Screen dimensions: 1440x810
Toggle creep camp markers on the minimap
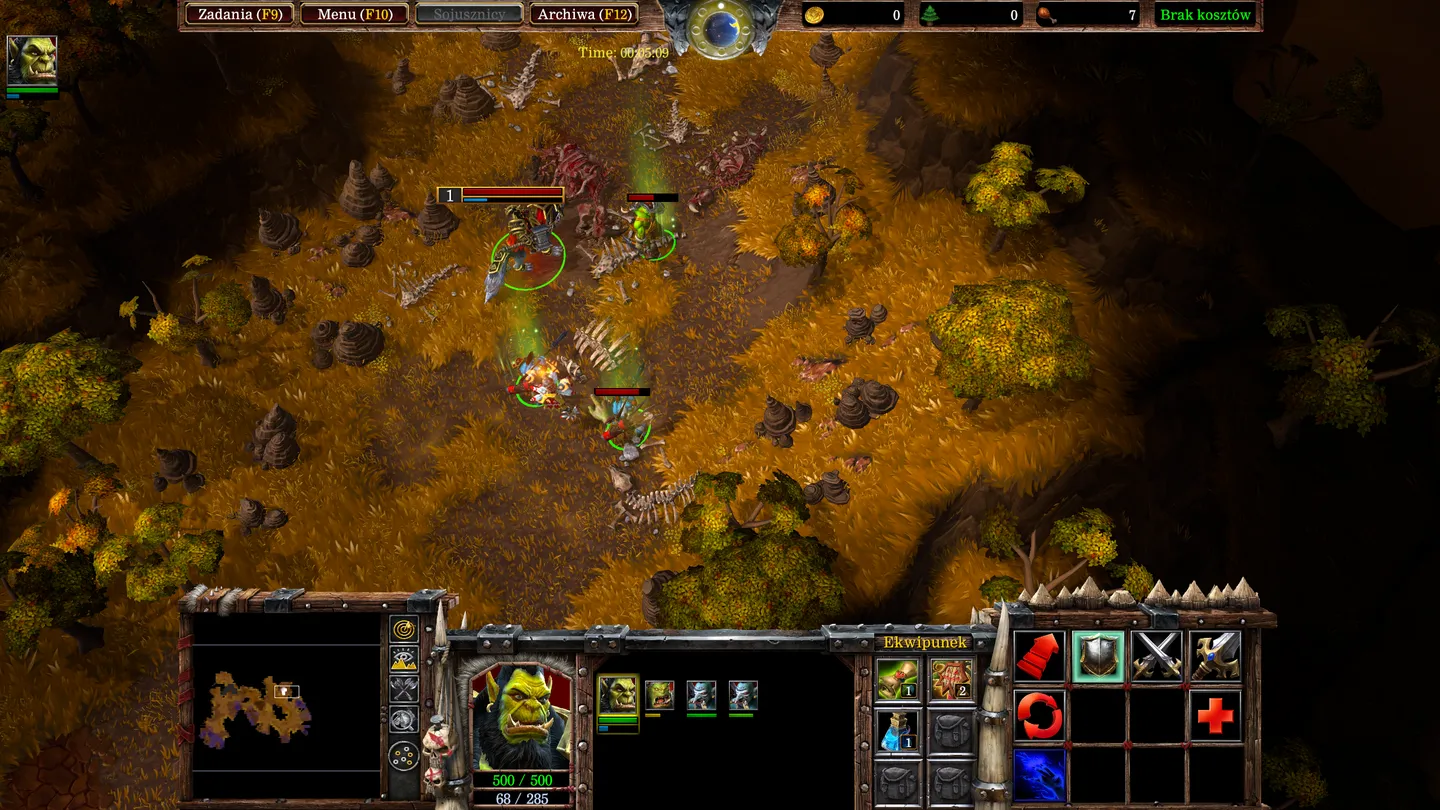403,718
